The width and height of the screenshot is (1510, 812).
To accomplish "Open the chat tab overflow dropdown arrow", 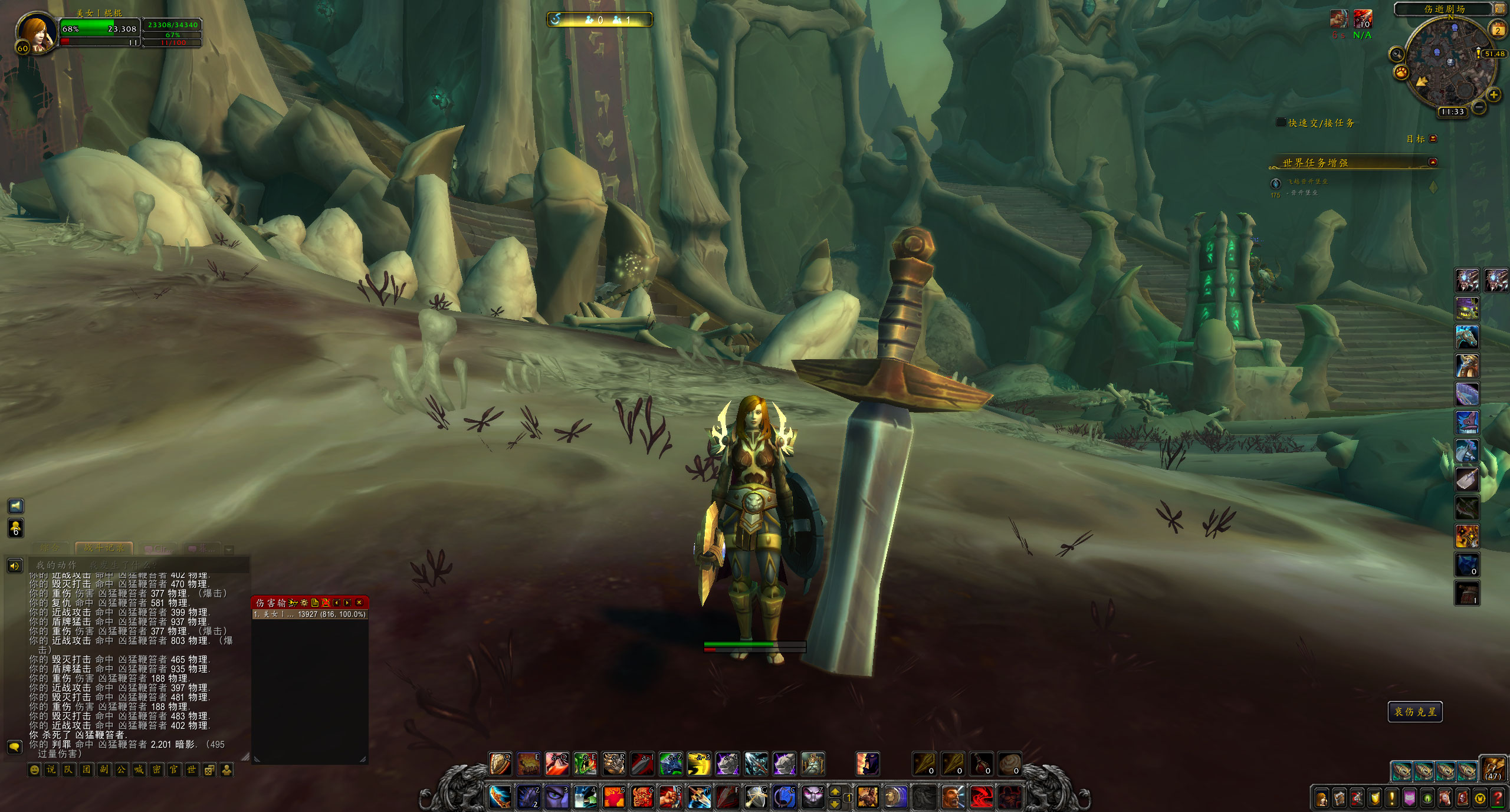I will pos(228,550).
